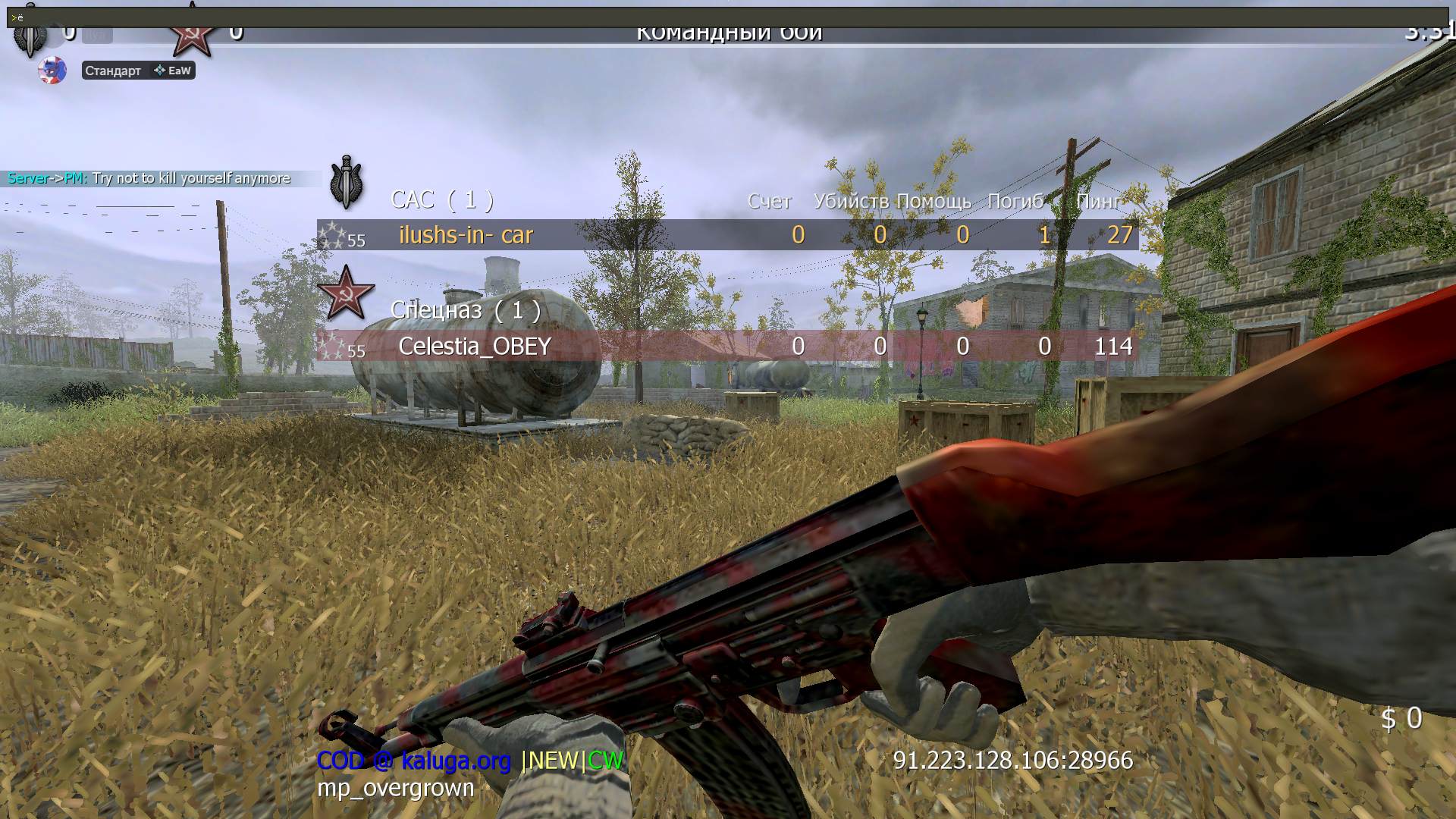The height and width of the screenshot is (819, 1456).
Task: Open the COD @ kaluga.org server link
Action: coord(414,759)
